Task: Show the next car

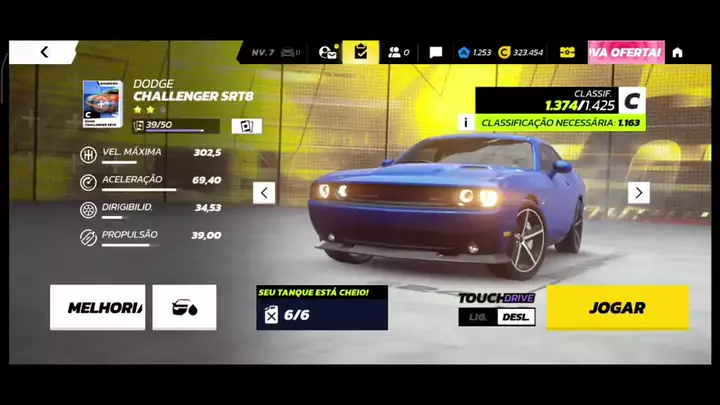Action: [x=638, y=192]
